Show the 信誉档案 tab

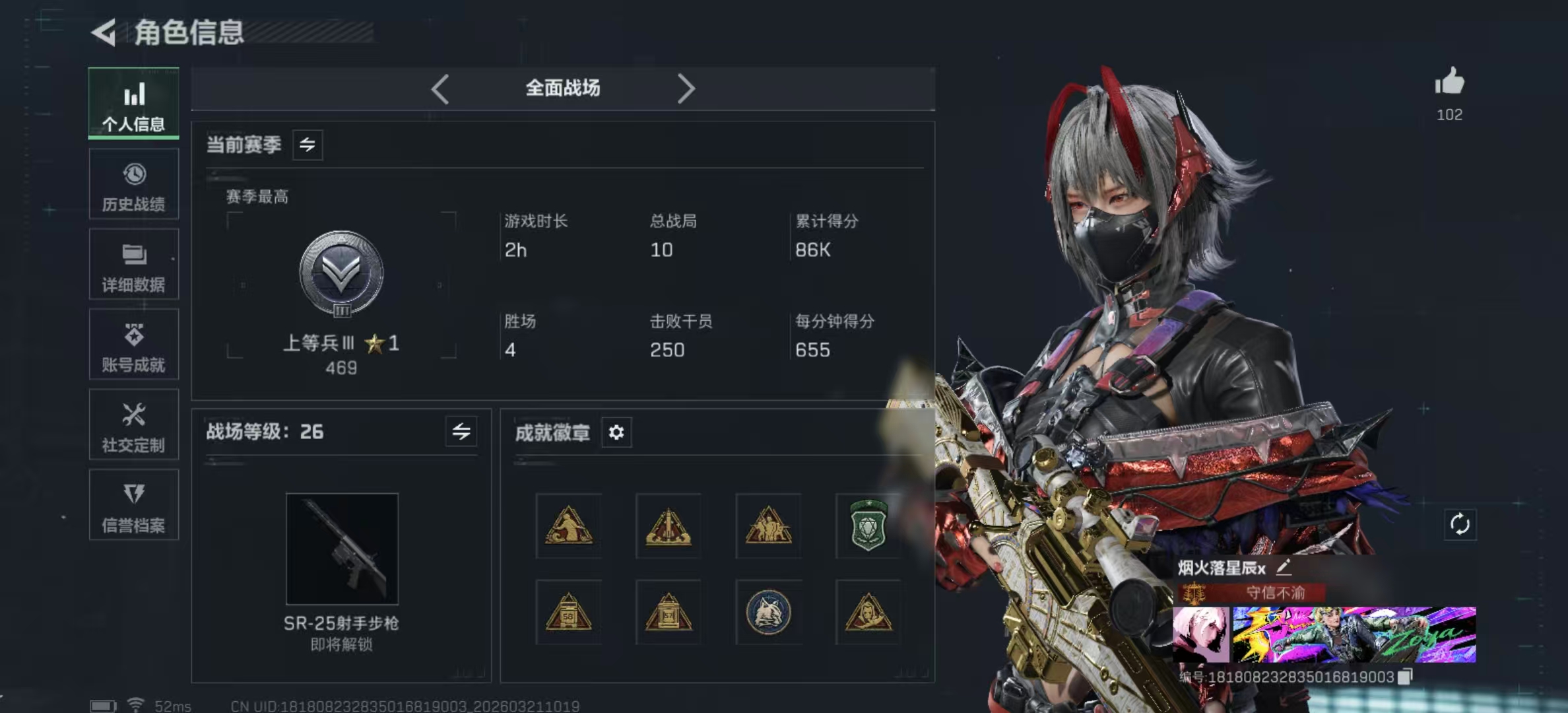[x=134, y=506]
